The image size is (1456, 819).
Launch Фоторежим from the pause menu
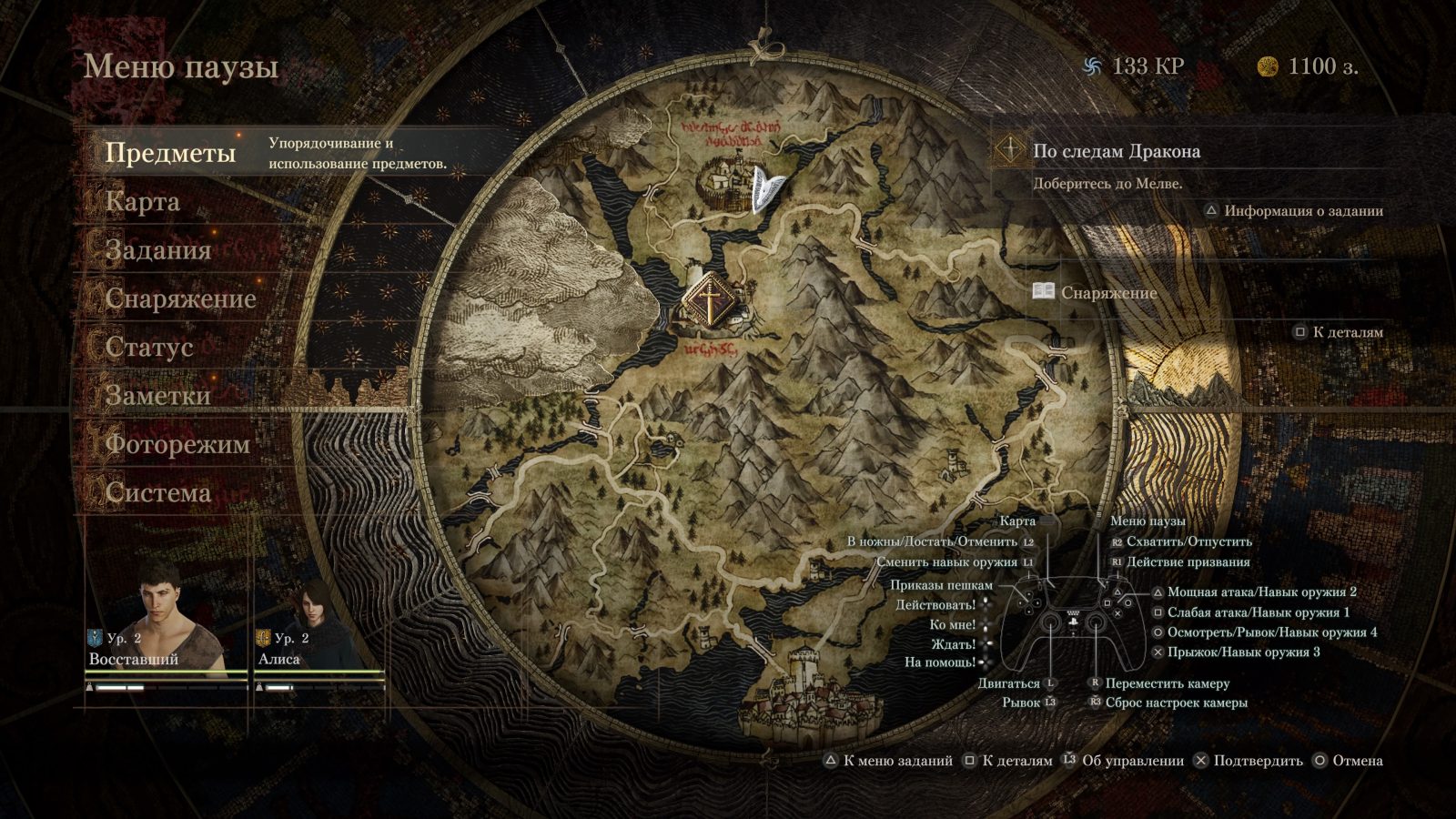pos(177,444)
